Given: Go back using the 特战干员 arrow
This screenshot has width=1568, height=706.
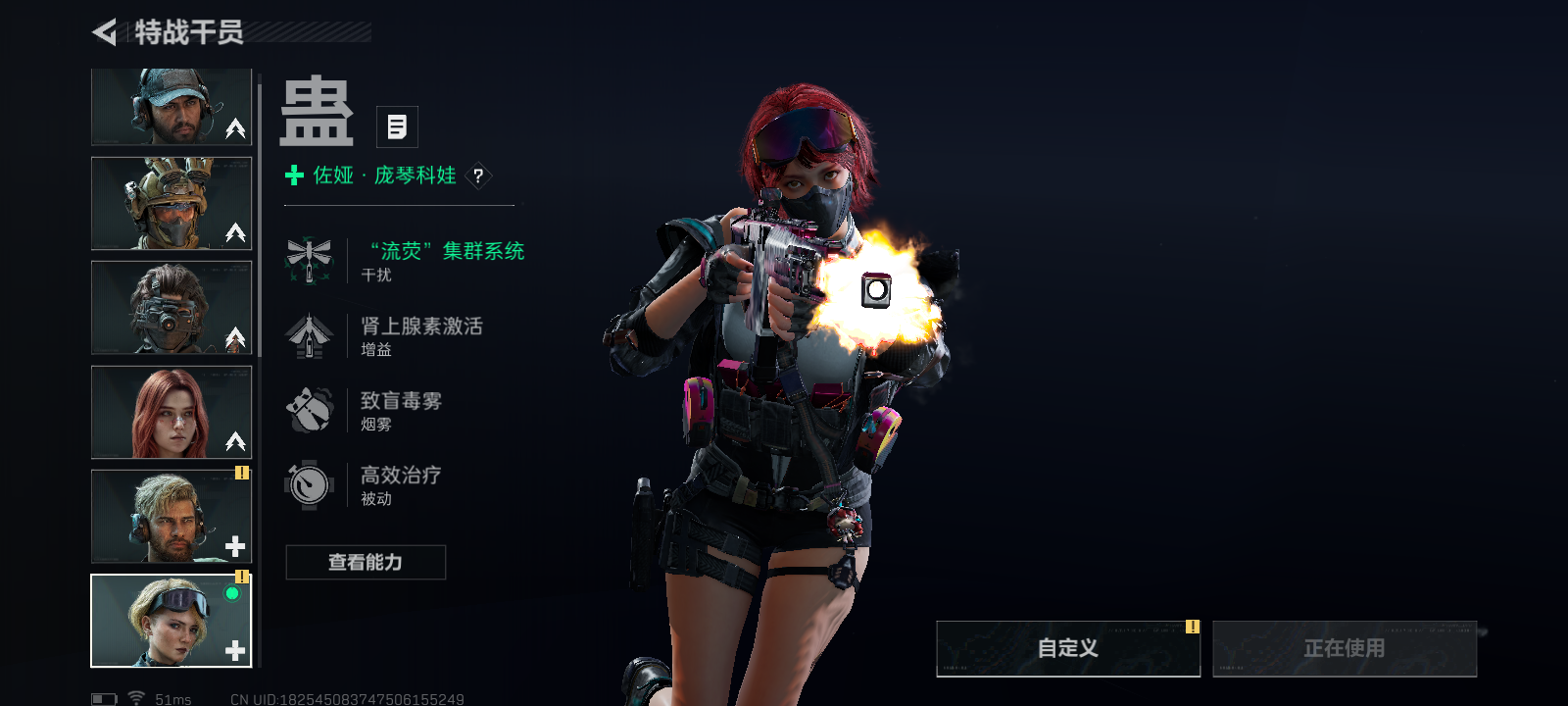Looking at the screenshot, I should tap(105, 32).
